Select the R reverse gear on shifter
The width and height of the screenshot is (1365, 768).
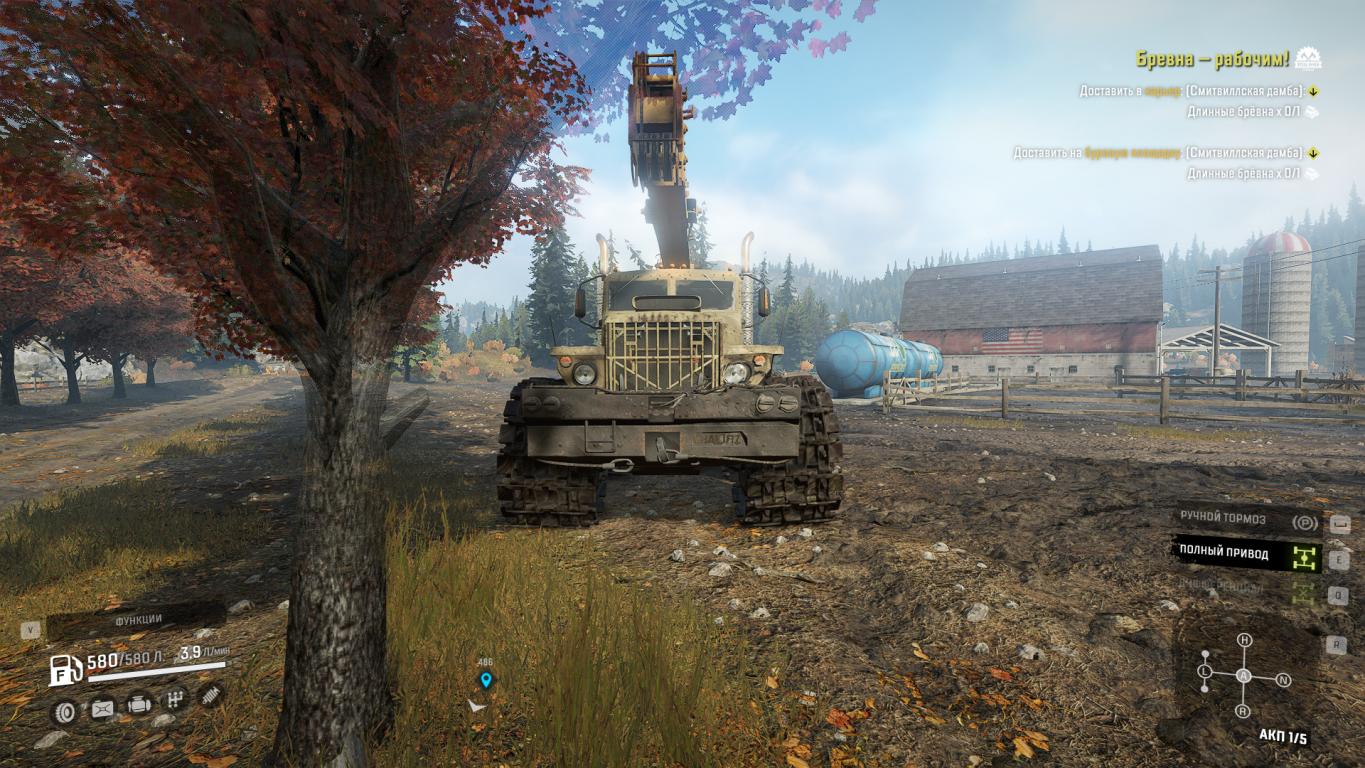[x=1243, y=711]
